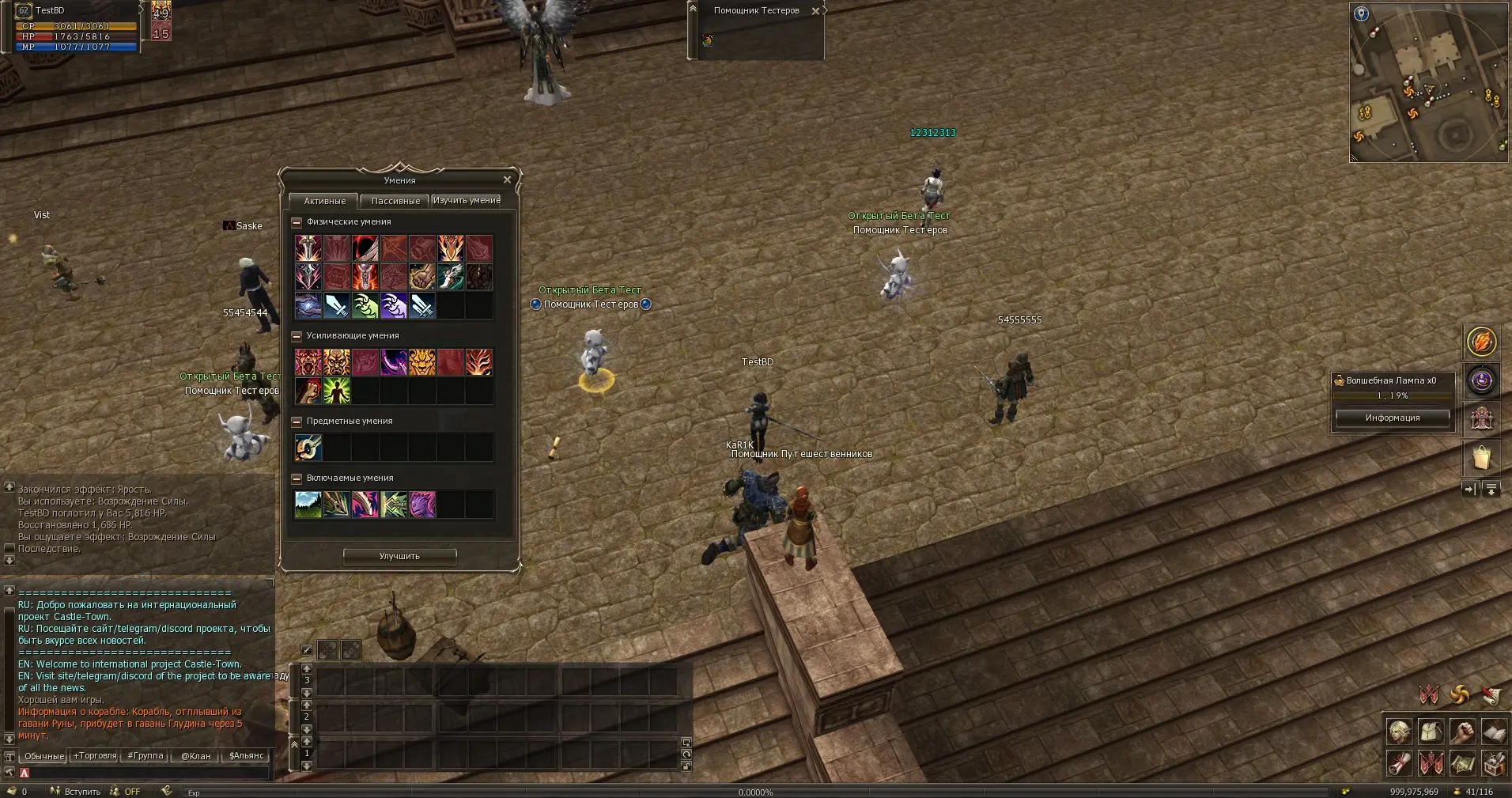Collapse the Усиливающие умения section

297,336
